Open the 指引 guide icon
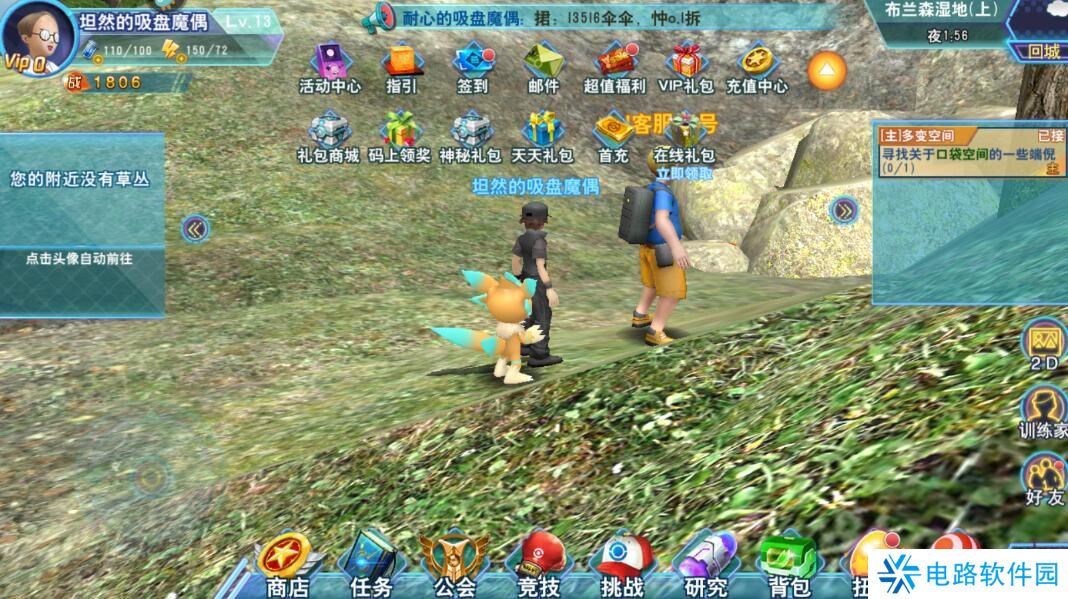The width and height of the screenshot is (1068, 599). pyautogui.click(x=401, y=67)
